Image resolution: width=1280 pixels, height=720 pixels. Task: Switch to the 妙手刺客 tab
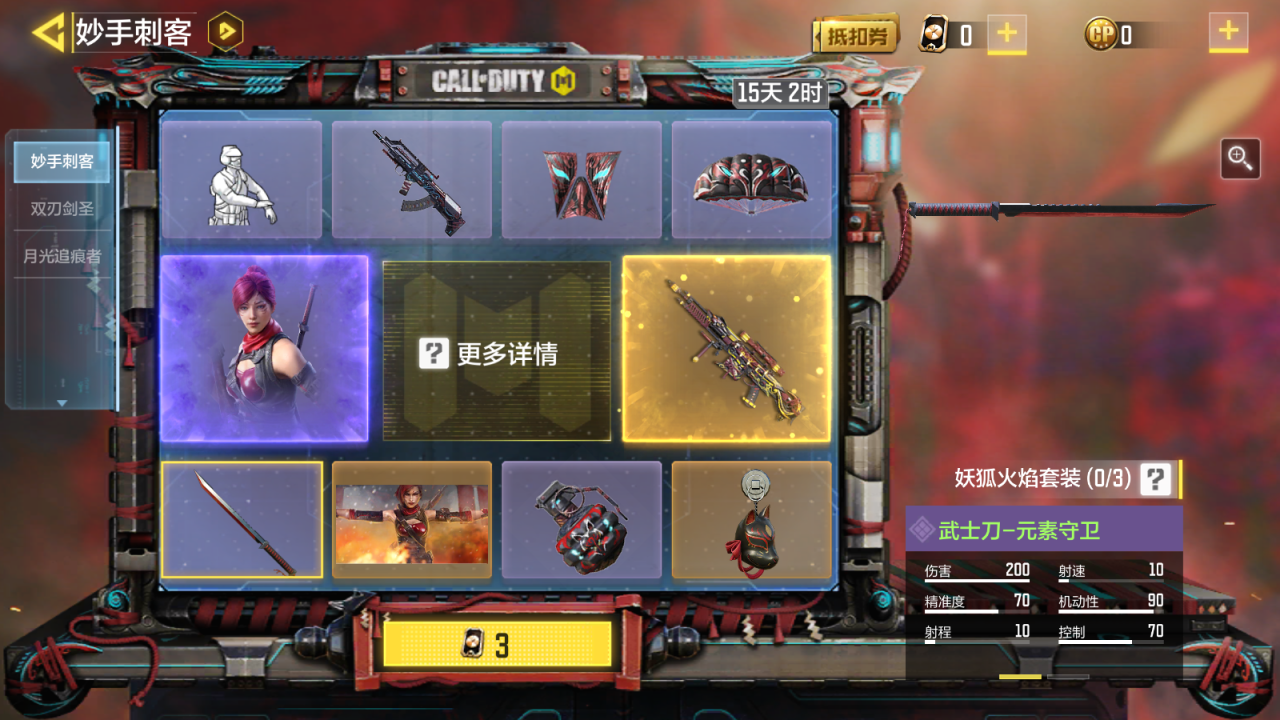click(x=62, y=161)
